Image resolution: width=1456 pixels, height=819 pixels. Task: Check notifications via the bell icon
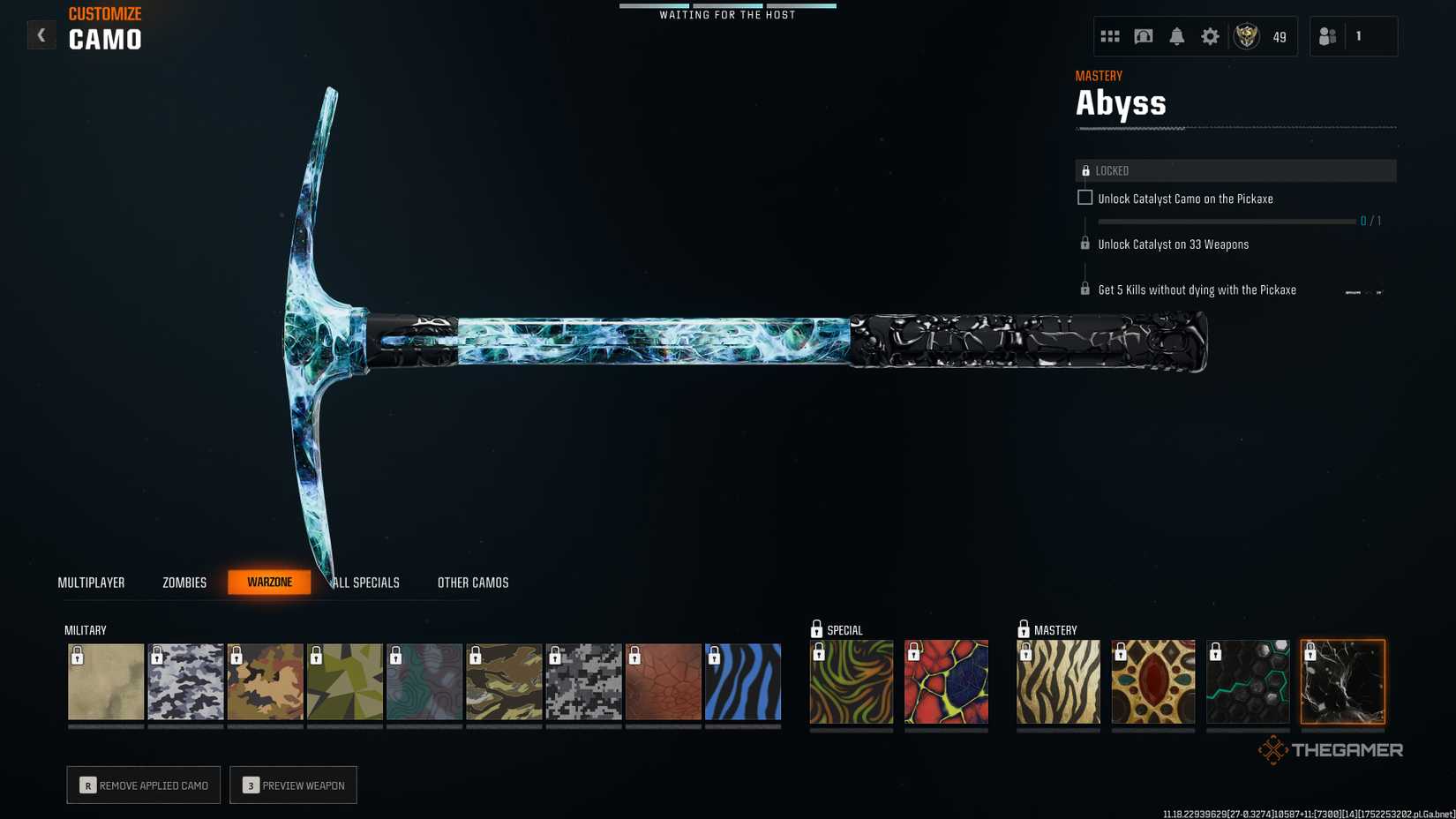coord(1176,36)
